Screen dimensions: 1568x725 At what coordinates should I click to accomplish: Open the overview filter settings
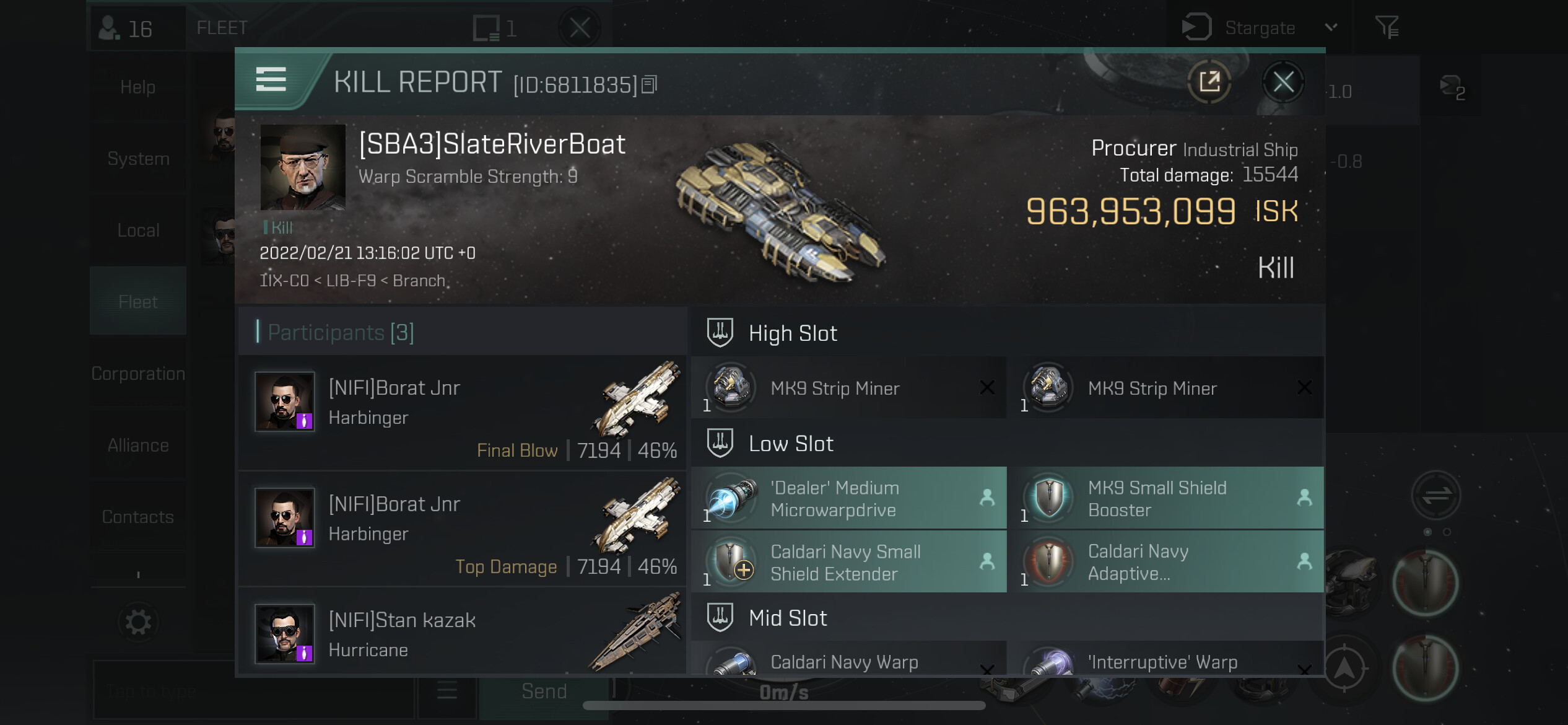[1387, 28]
